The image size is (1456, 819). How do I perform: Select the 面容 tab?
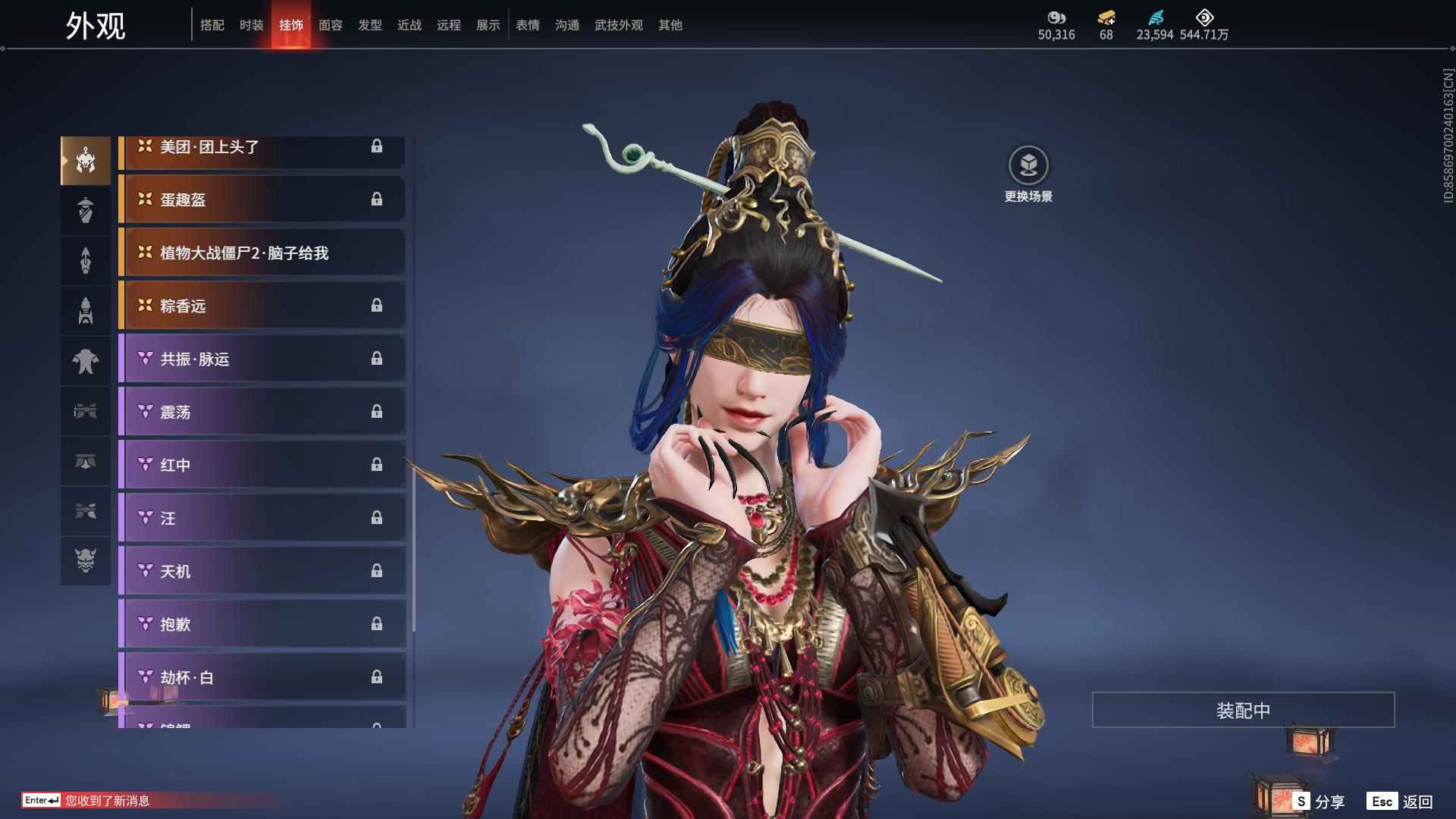[x=330, y=25]
